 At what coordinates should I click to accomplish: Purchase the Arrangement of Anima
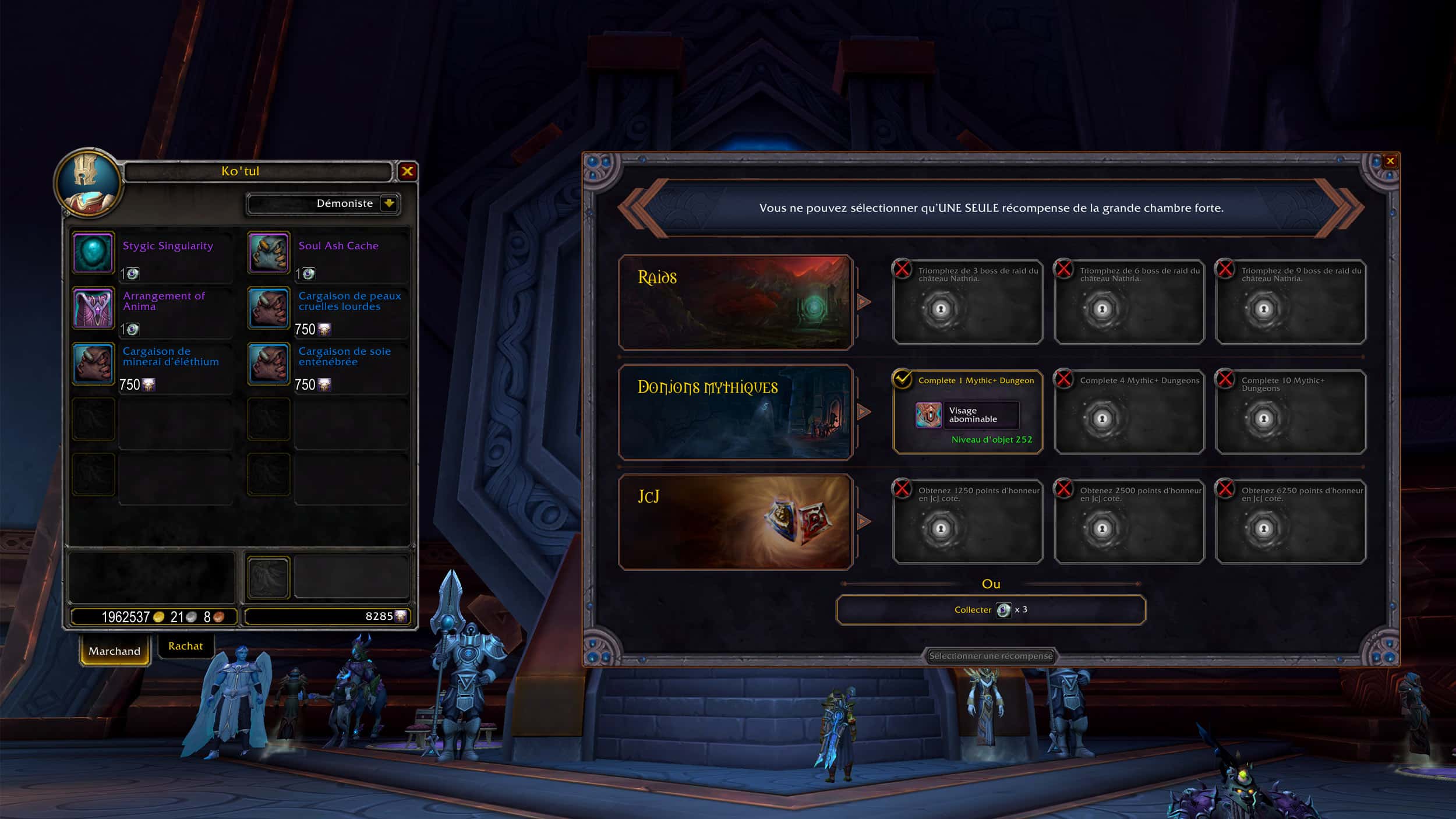pyautogui.click(x=93, y=309)
